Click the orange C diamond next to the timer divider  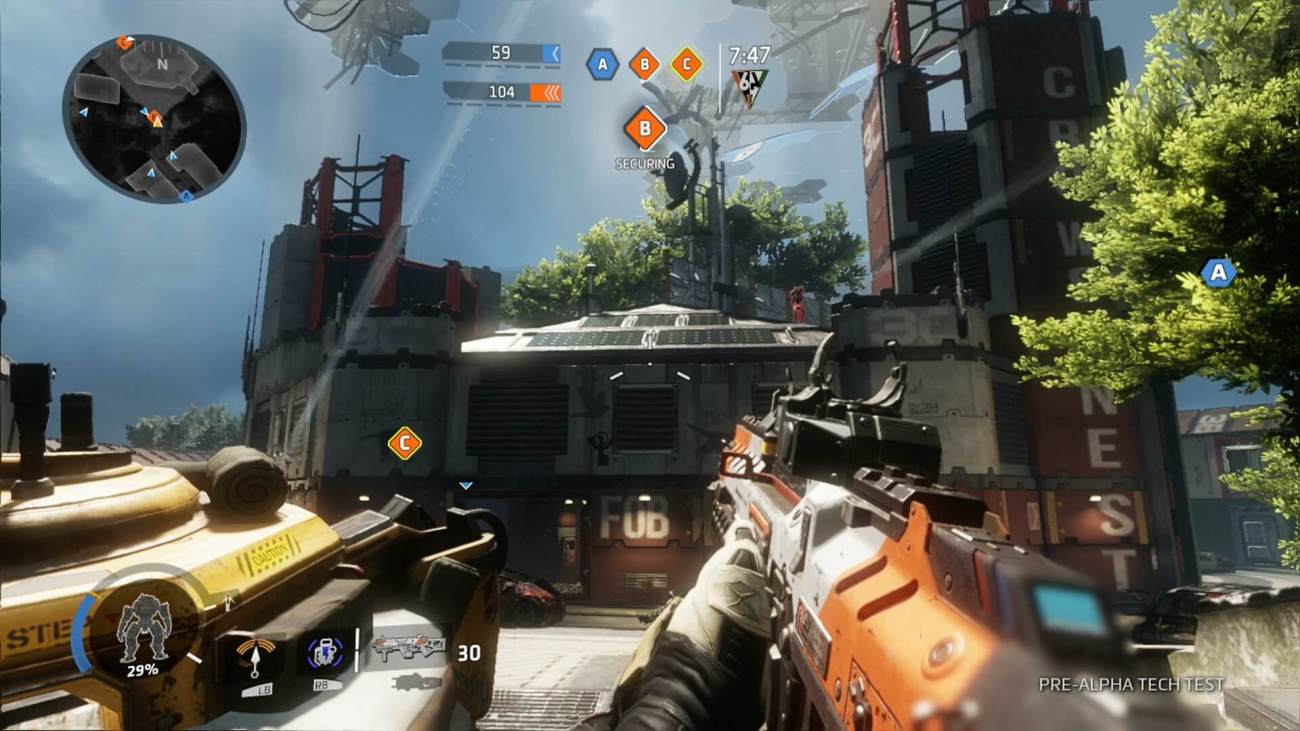point(686,64)
